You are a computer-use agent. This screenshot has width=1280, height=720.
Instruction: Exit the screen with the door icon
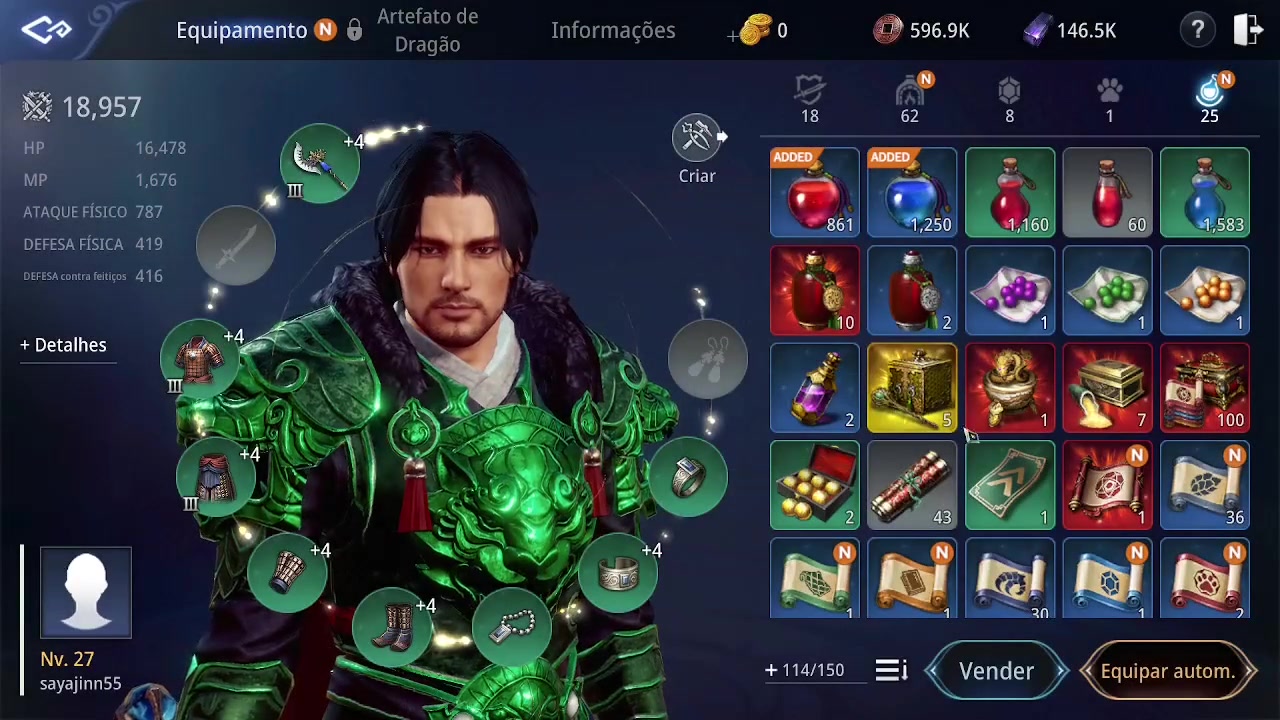[1248, 30]
